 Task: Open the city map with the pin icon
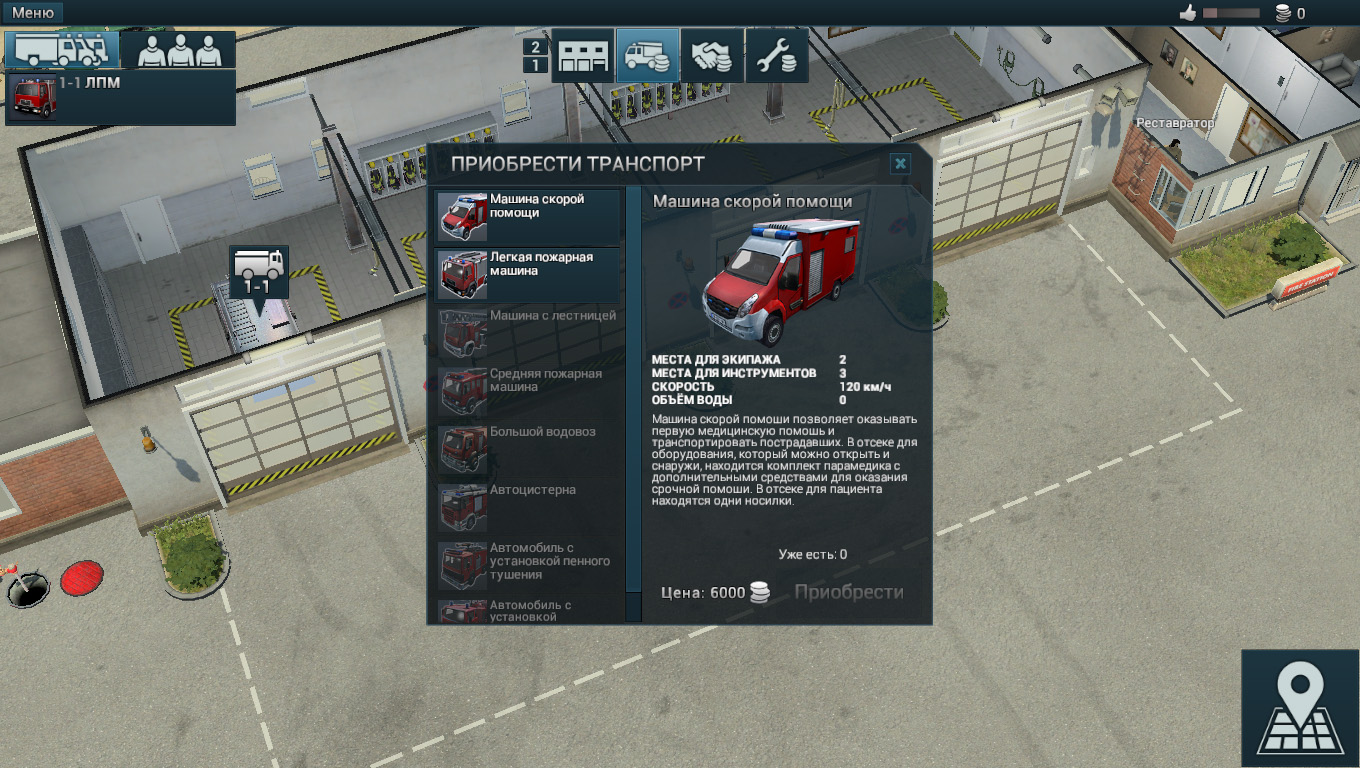click(1299, 708)
